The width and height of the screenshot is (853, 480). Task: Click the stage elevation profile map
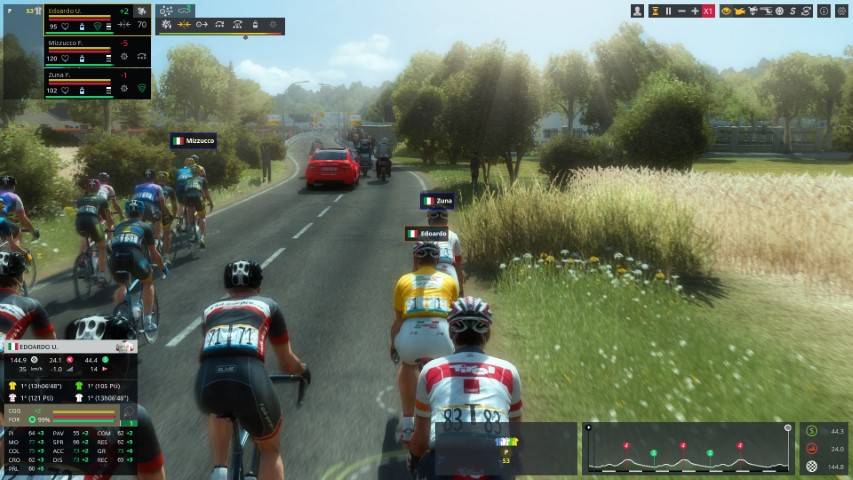click(689, 448)
